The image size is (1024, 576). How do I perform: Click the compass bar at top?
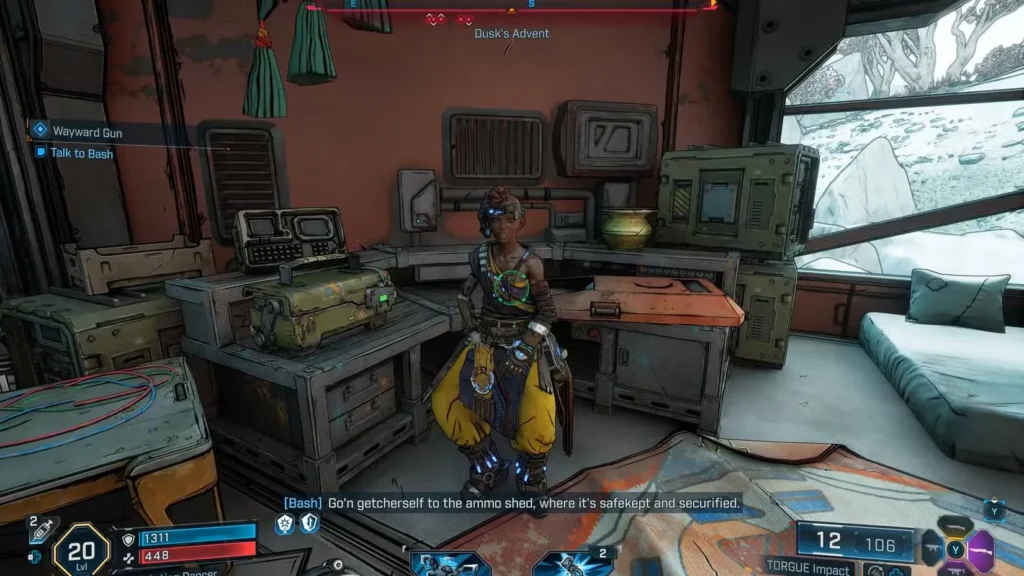point(510,9)
